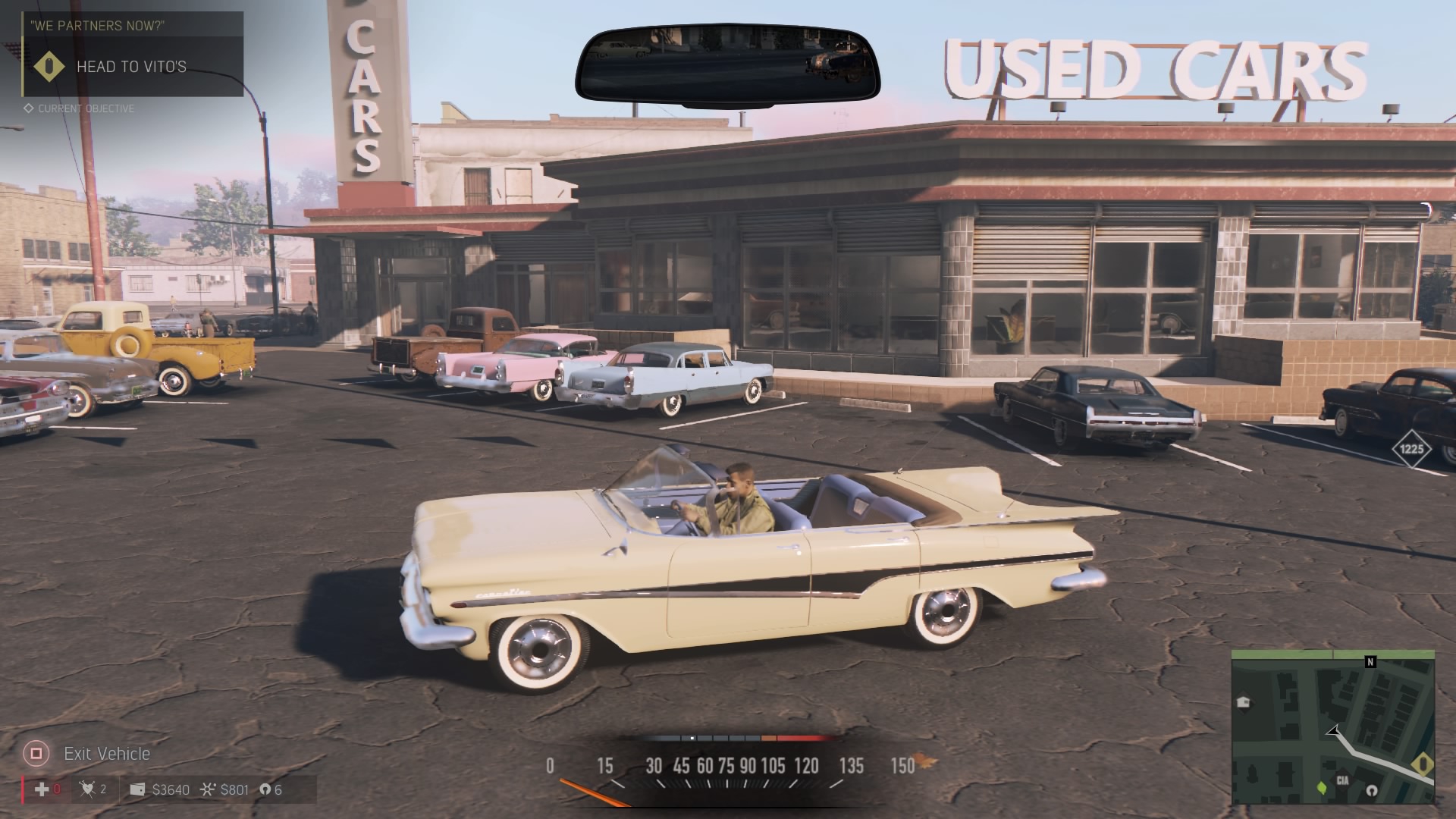This screenshot has height=819, width=1456.
Task: Click the black player arrow on the minimap
Action: click(1333, 731)
